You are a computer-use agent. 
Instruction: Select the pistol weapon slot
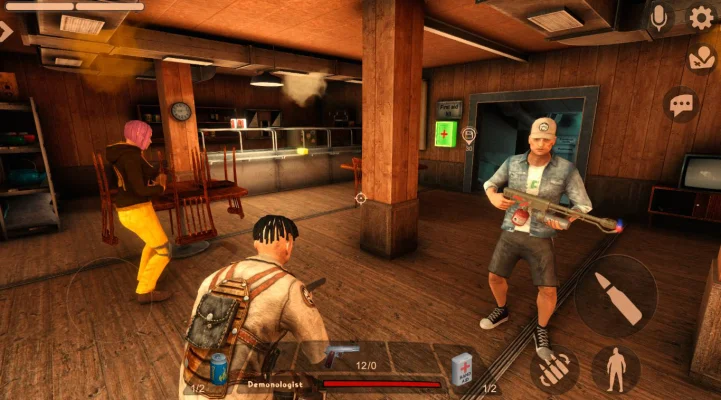pyautogui.click(x=342, y=353)
